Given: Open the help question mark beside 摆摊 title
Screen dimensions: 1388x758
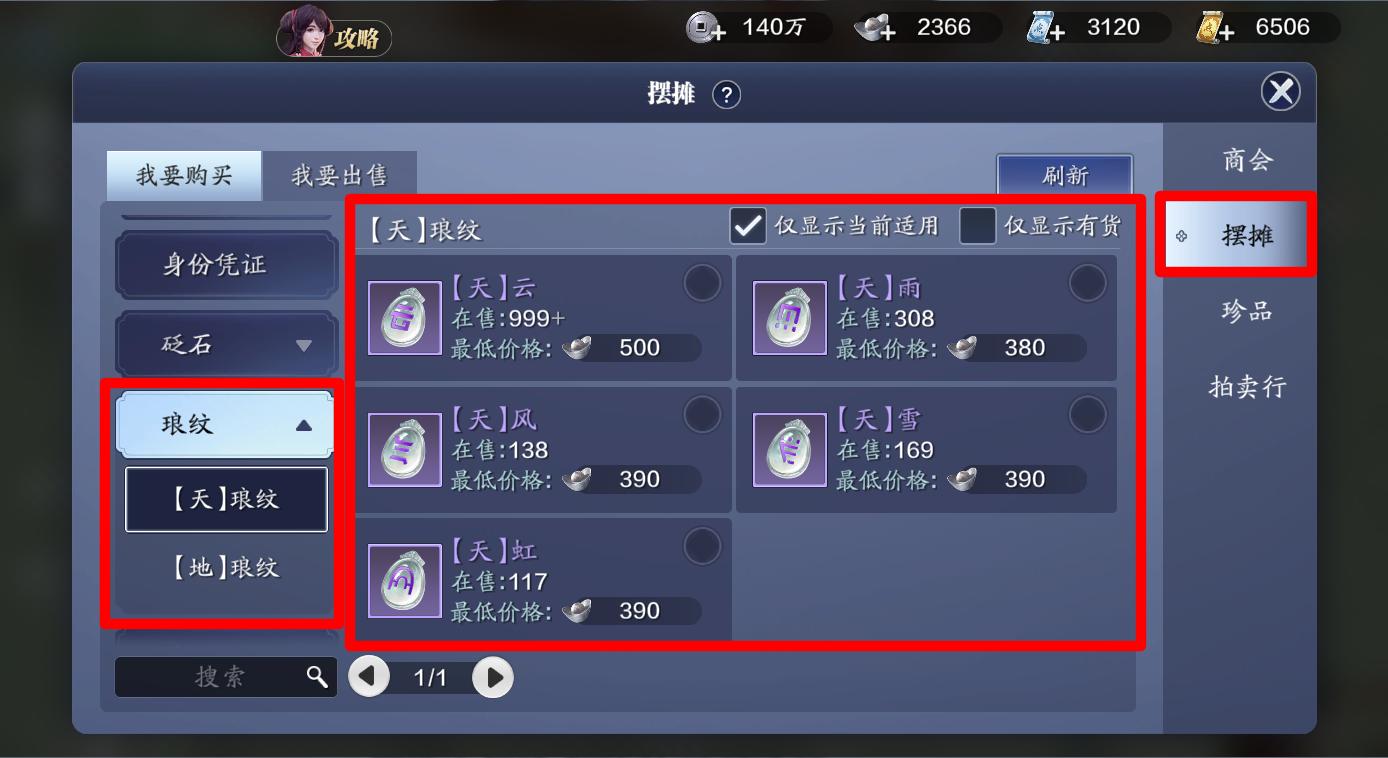Looking at the screenshot, I should (728, 95).
